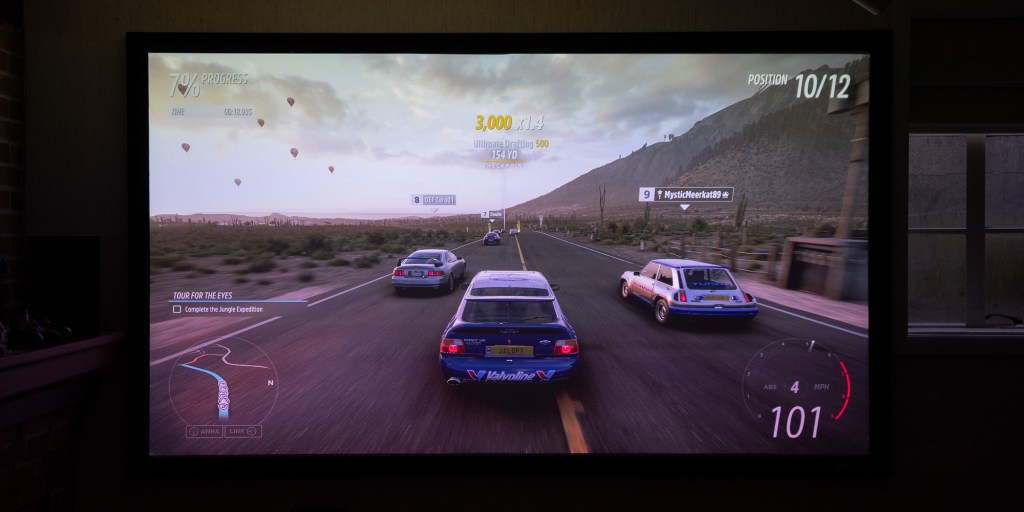1024x512 pixels.
Task: Open the Tour for the Eyes objective
Action: point(202,295)
